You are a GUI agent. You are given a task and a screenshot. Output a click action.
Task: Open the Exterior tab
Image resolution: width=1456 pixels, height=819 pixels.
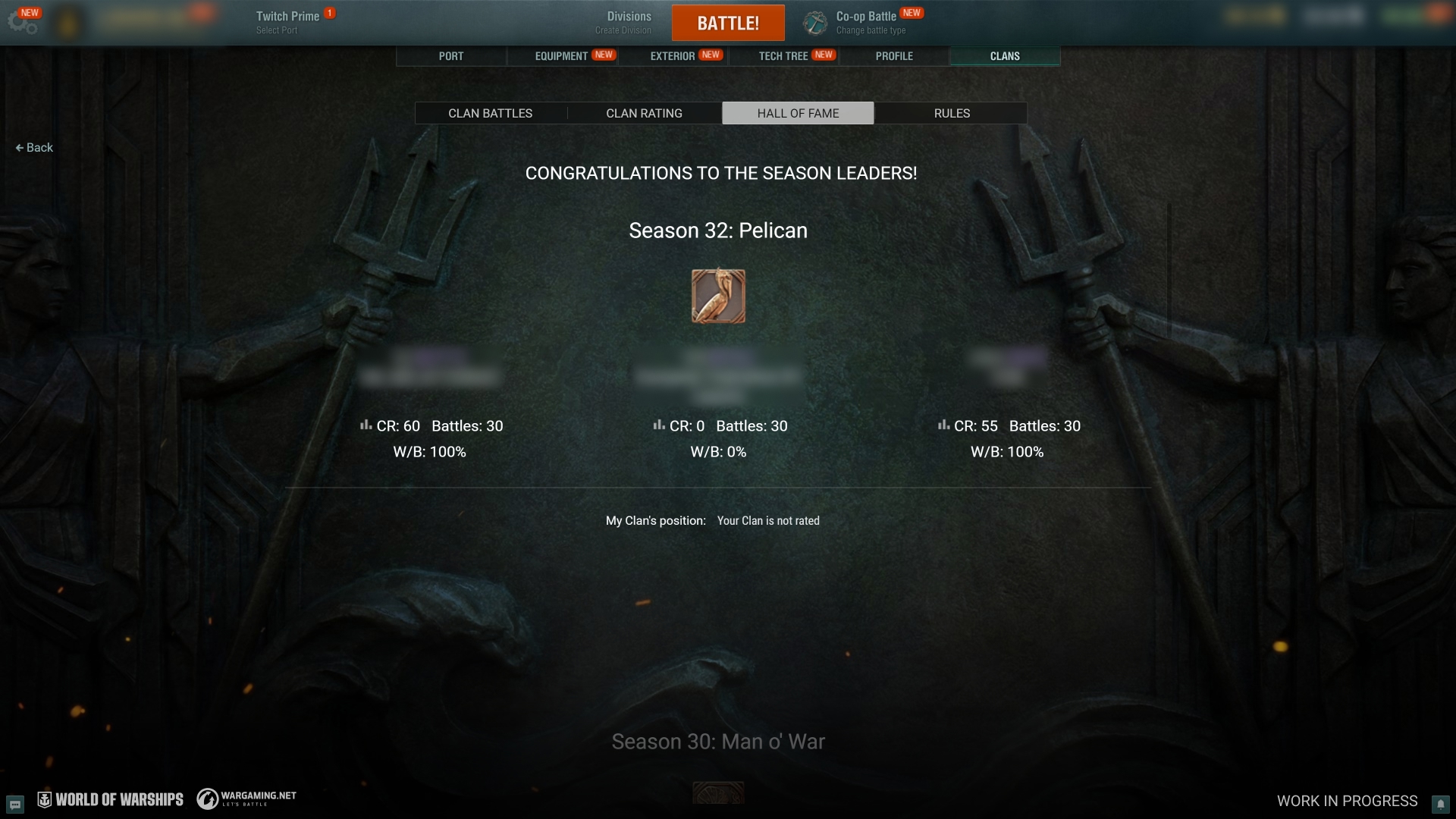click(x=673, y=56)
